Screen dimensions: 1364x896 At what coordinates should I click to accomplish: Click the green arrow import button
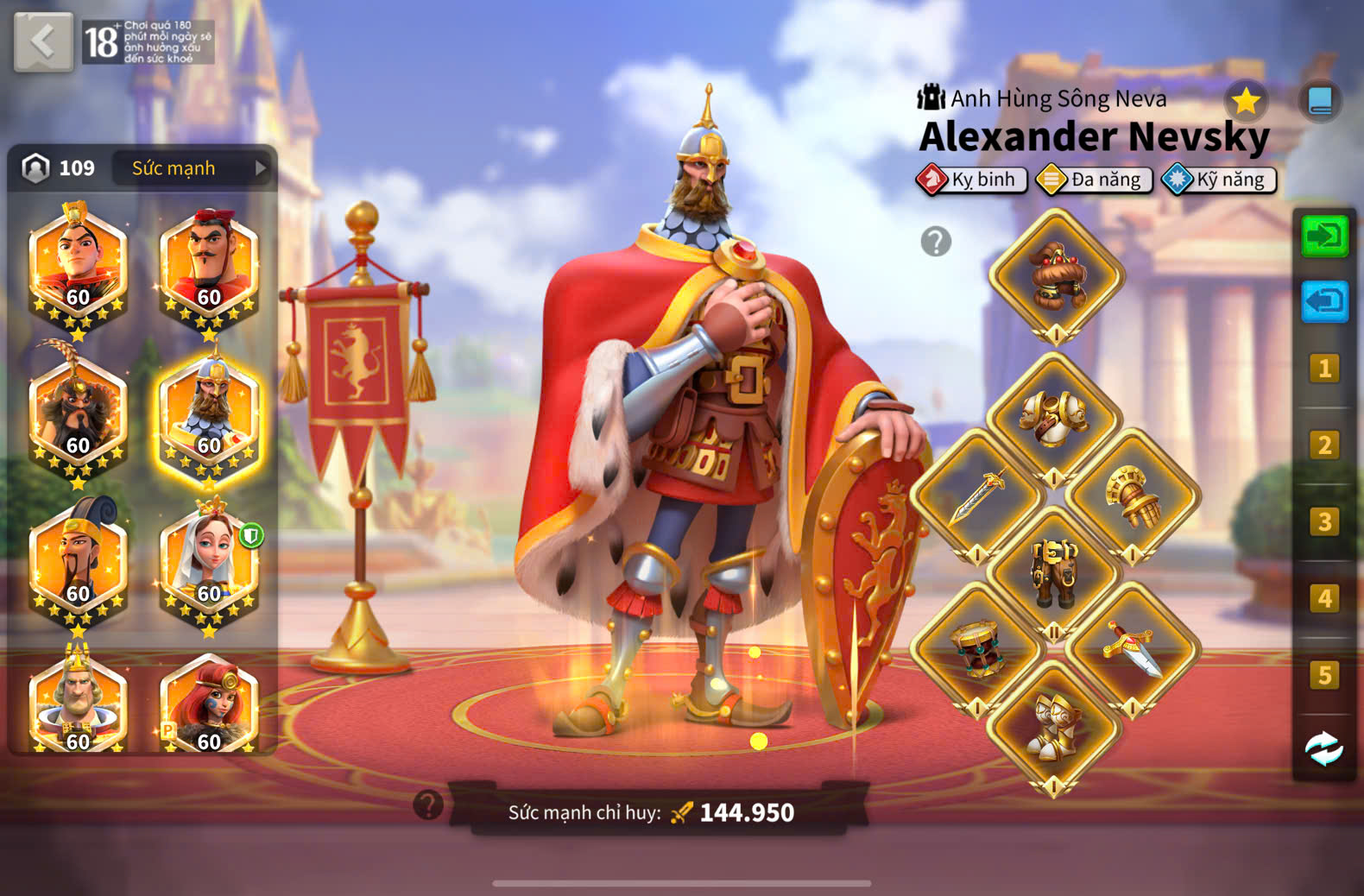pos(1324,236)
